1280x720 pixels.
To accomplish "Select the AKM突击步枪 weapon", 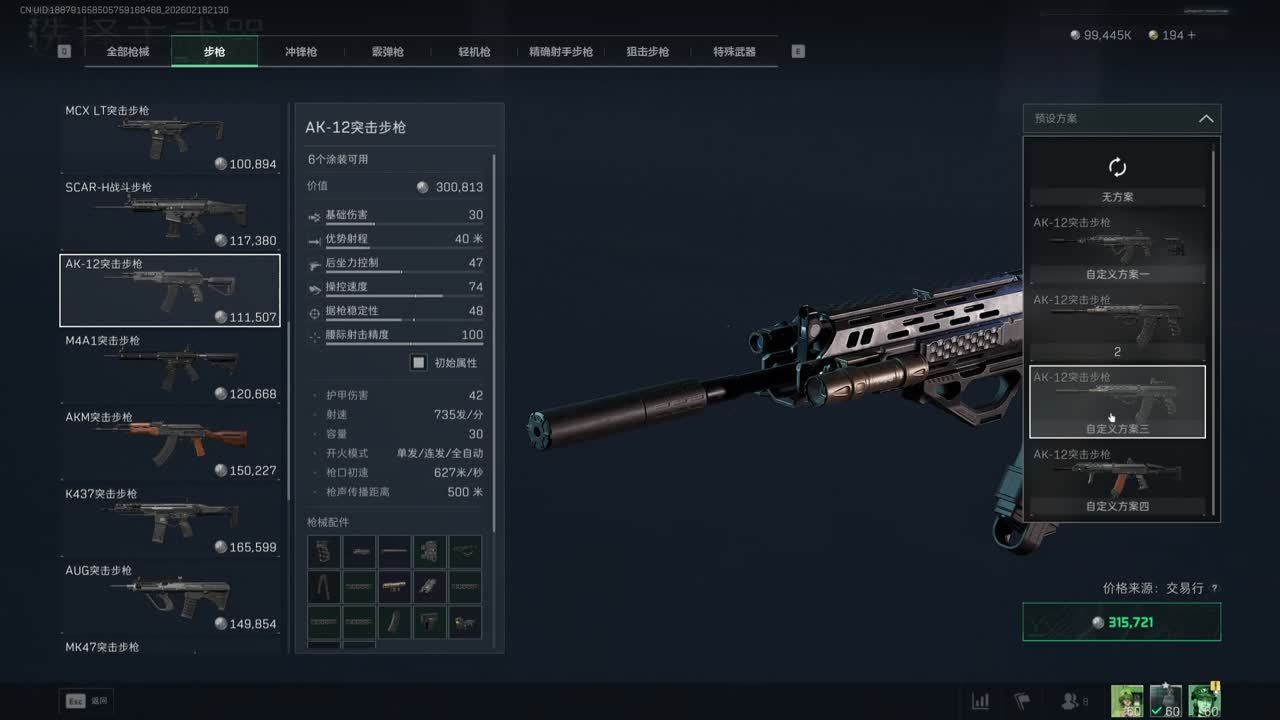I will coord(170,444).
